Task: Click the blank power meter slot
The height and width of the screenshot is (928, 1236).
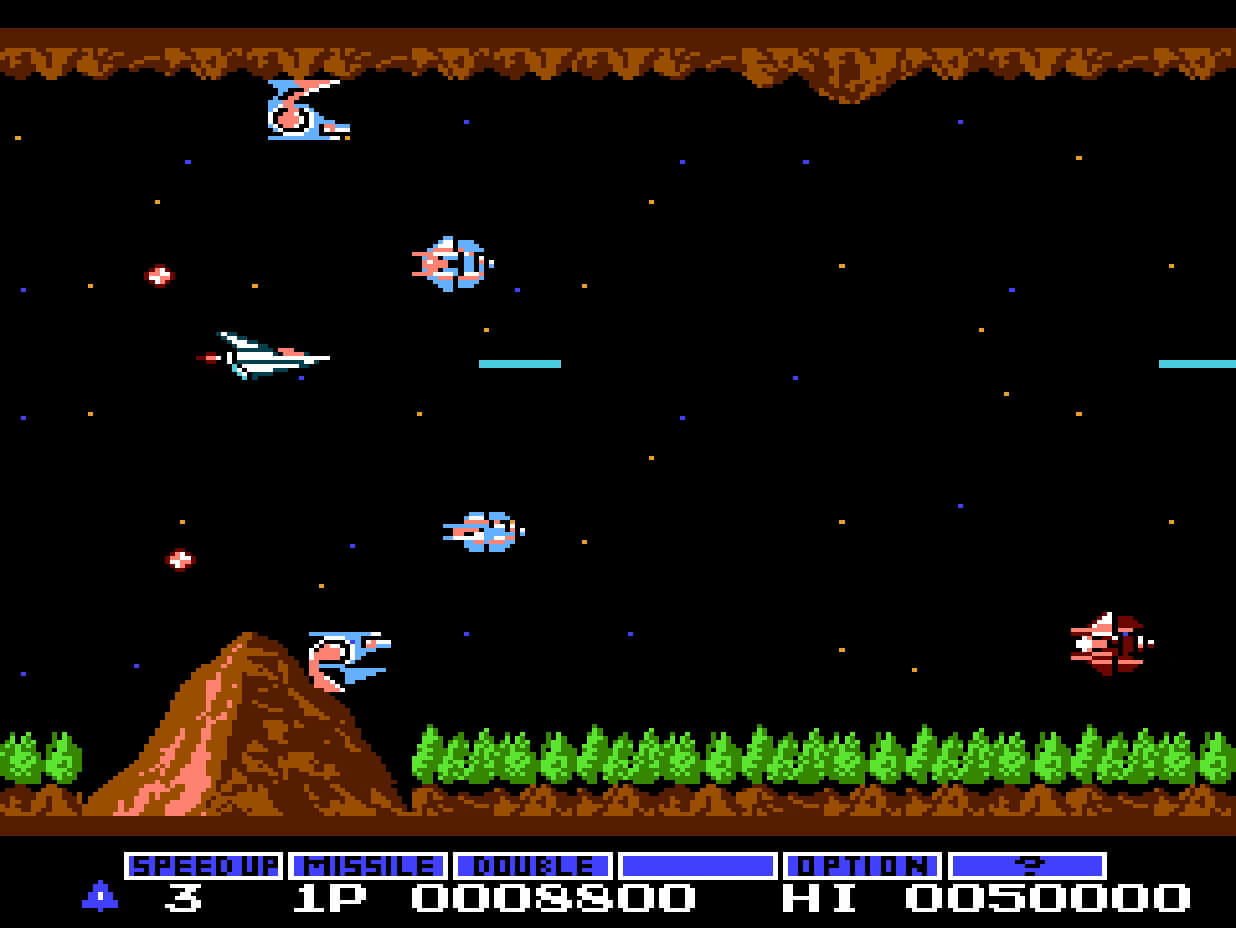Action: coord(697,865)
